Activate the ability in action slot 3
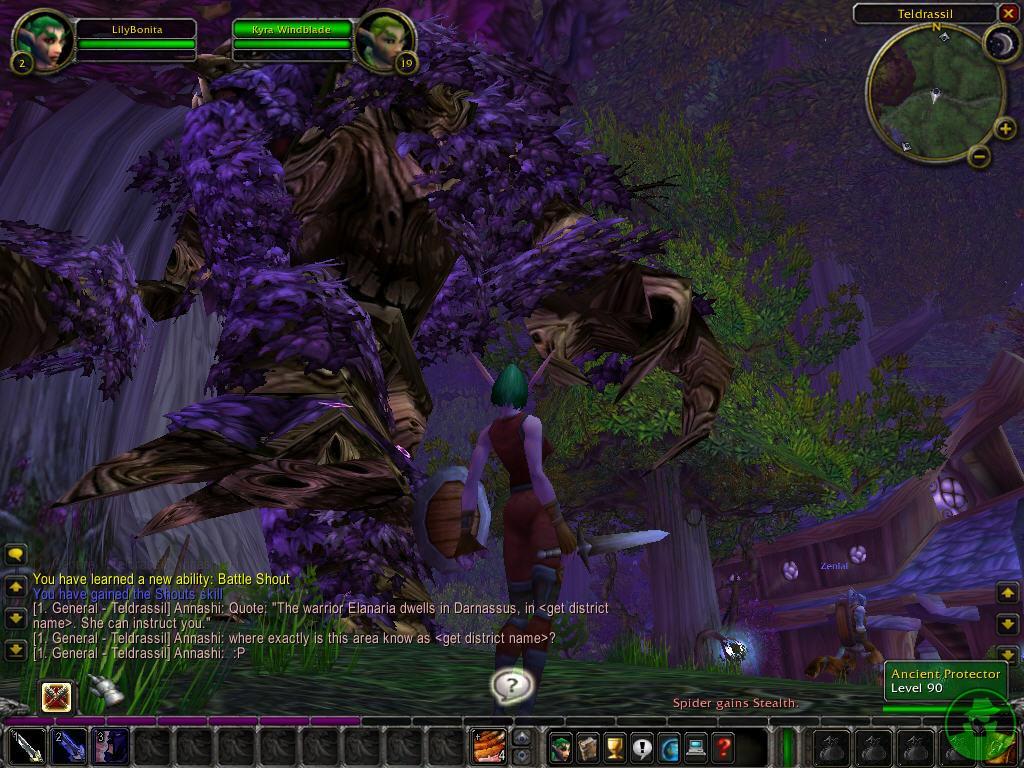The image size is (1024, 768). click(x=111, y=747)
